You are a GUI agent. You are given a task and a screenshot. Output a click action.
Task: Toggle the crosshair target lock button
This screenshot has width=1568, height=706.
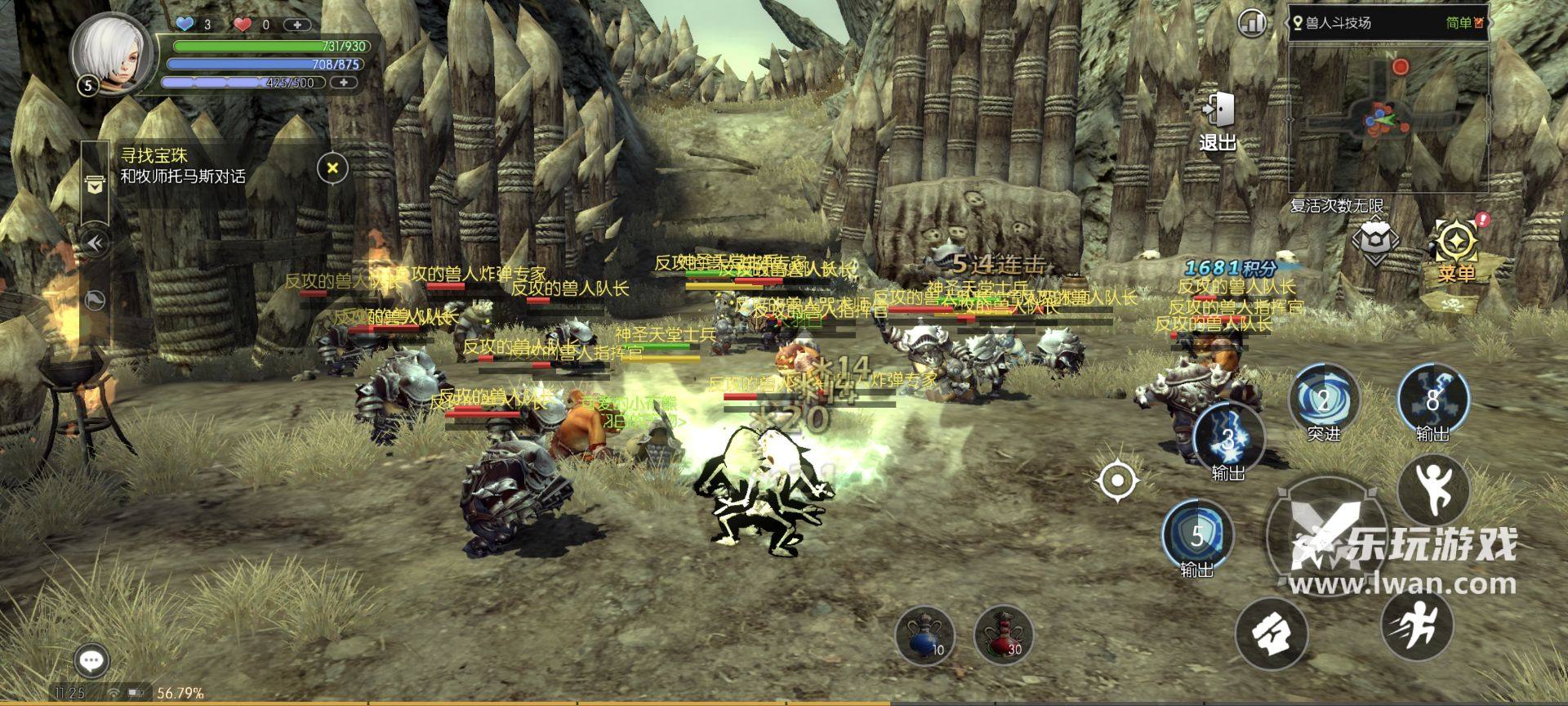(x=1118, y=480)
